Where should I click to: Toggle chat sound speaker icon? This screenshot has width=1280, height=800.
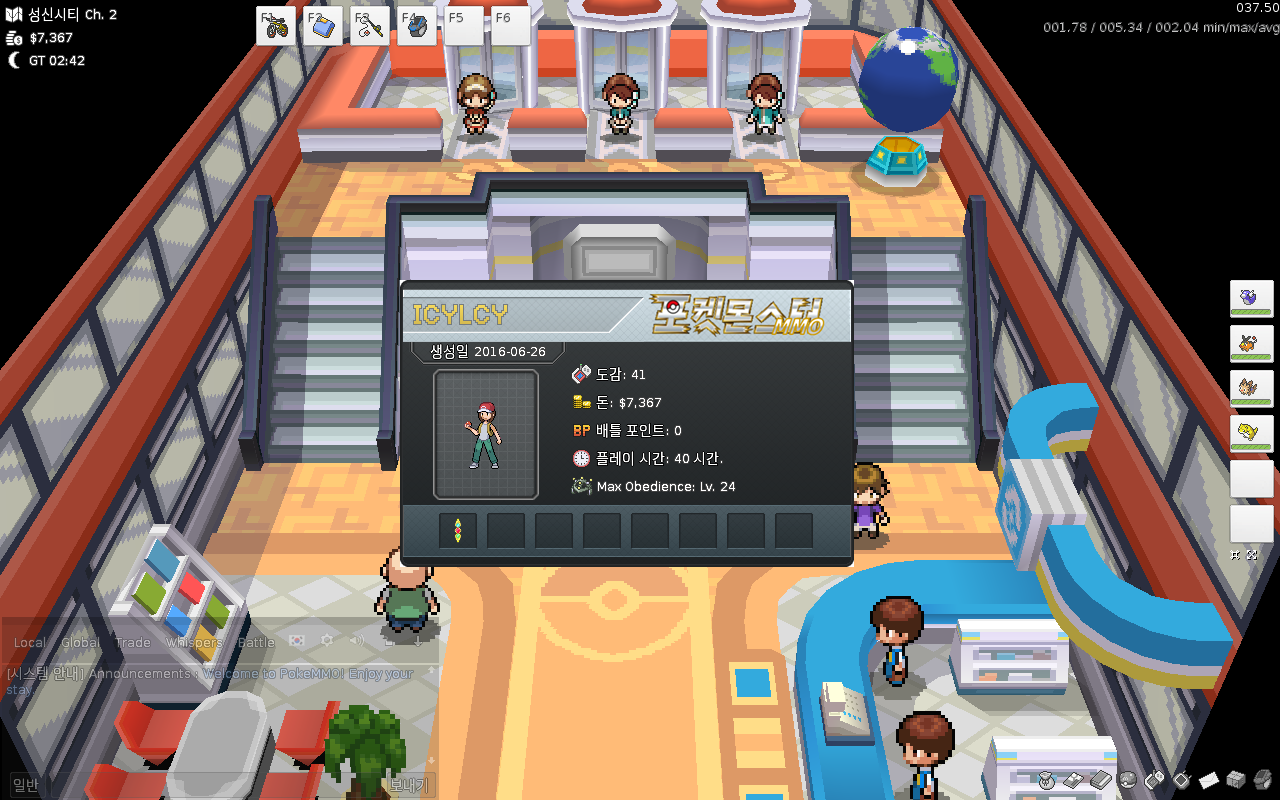coord(356,641)
